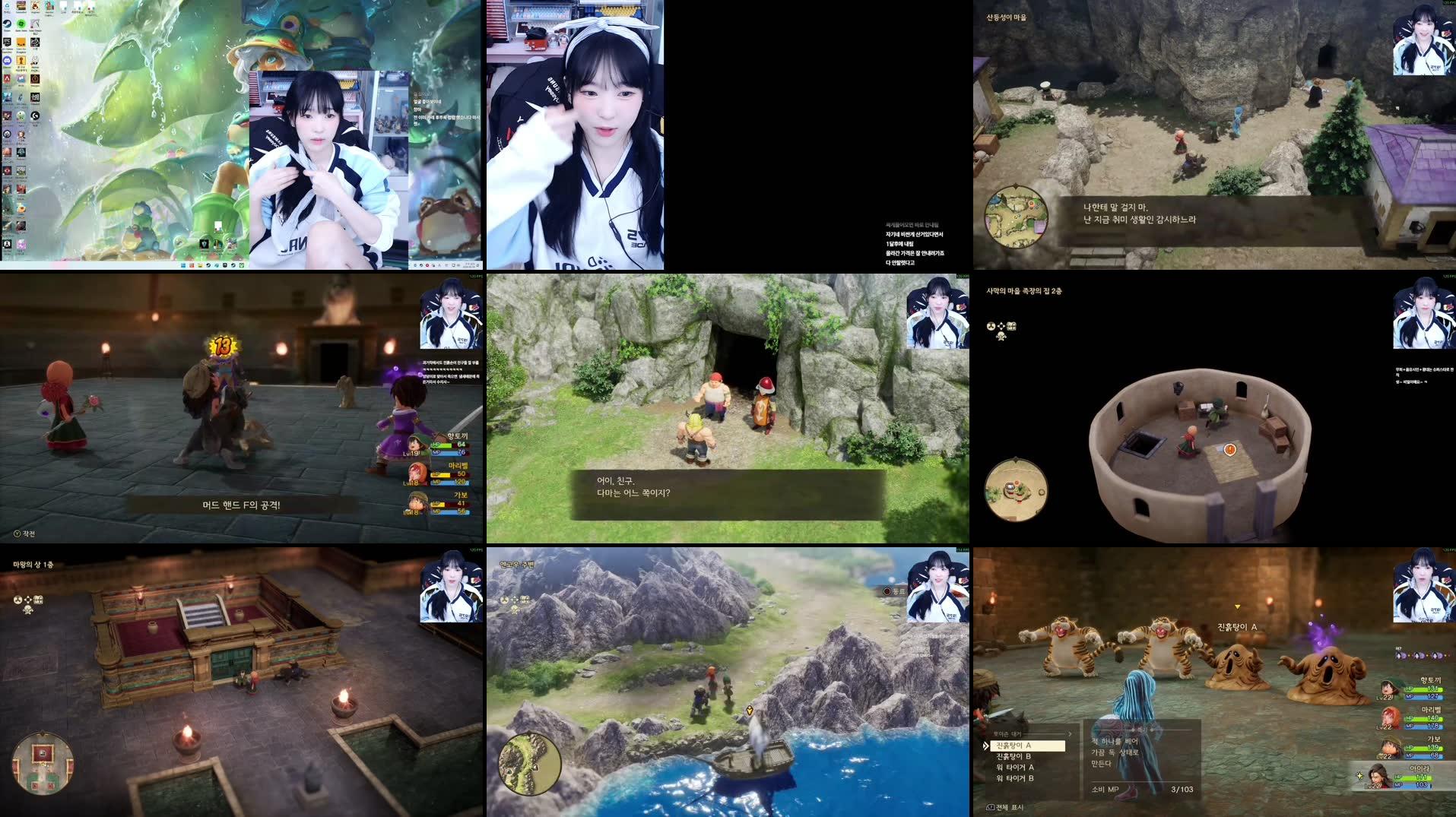Open the Windows Start menu
This screenshot has width=1456, height=817.
click(183, 266)
